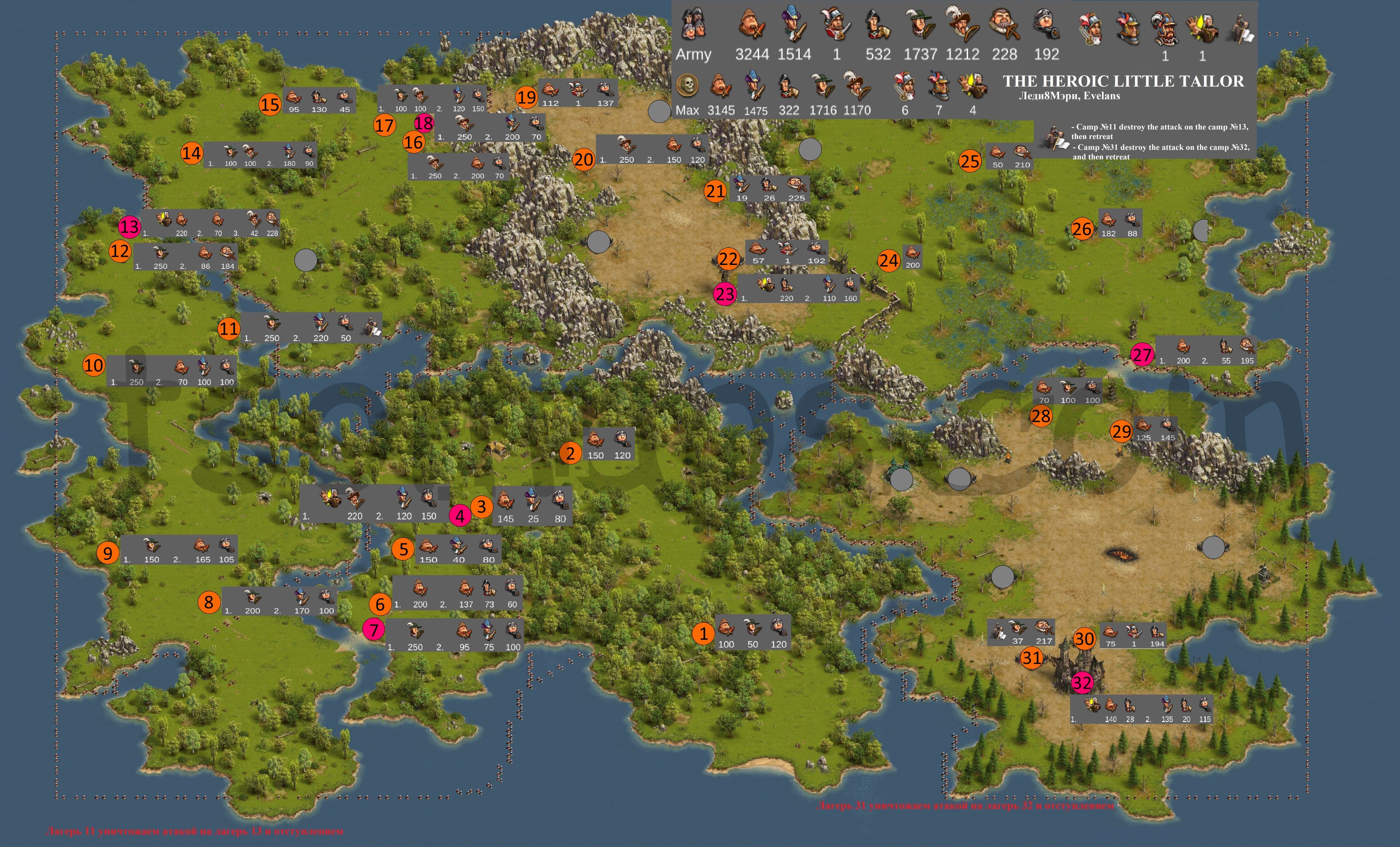
Task: Click the pink camp 23 marker
Action: pos(724,294)
